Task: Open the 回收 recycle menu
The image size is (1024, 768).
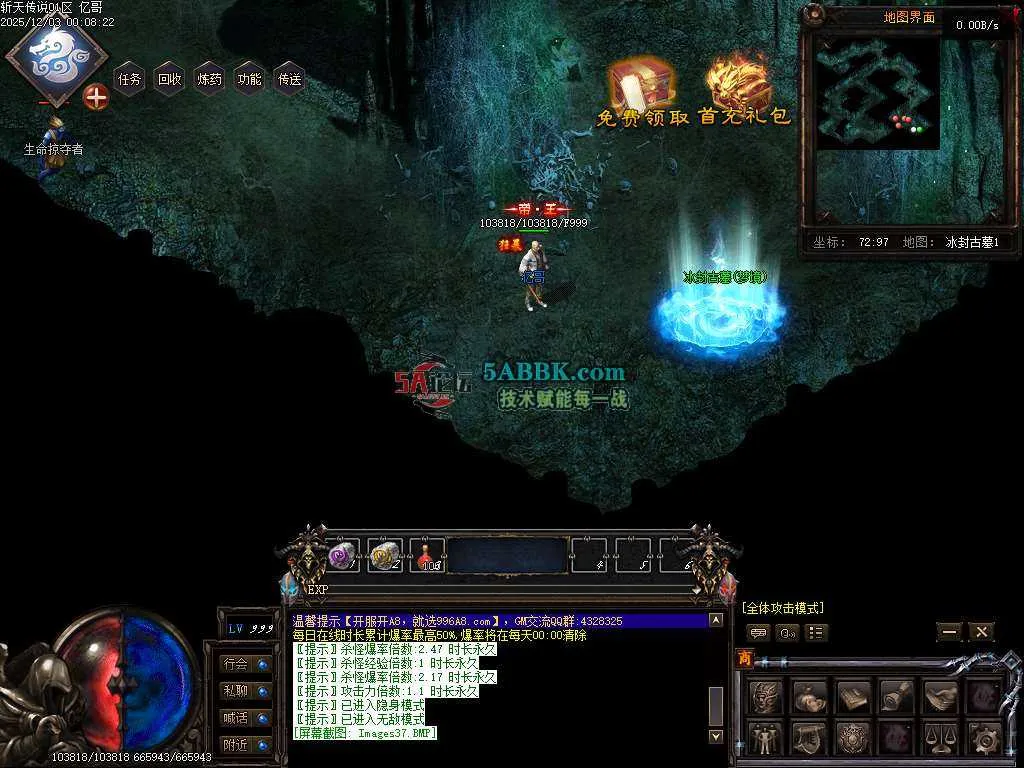Action: pos(169,79)
